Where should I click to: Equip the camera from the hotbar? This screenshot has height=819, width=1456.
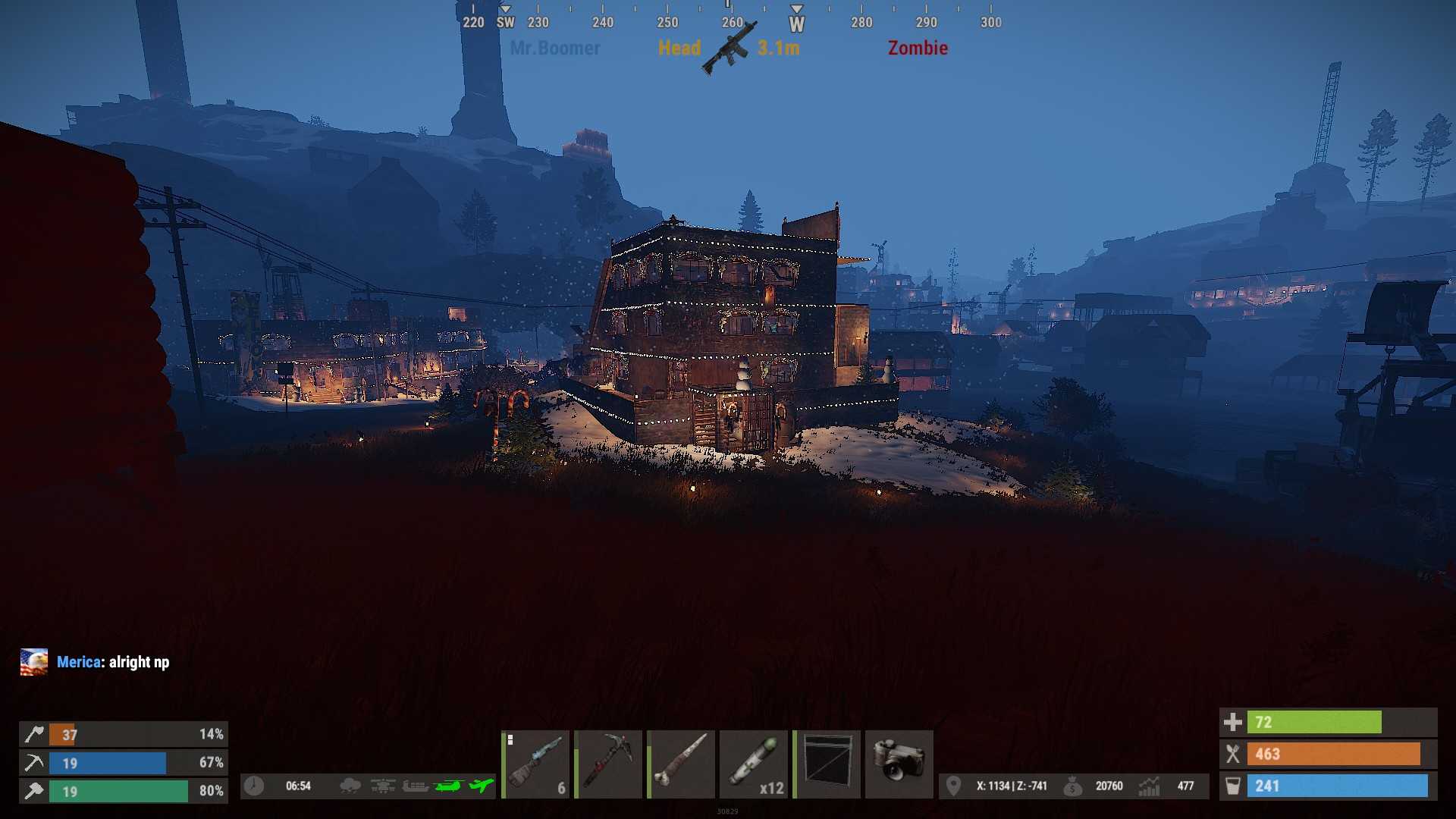[899, 764]
